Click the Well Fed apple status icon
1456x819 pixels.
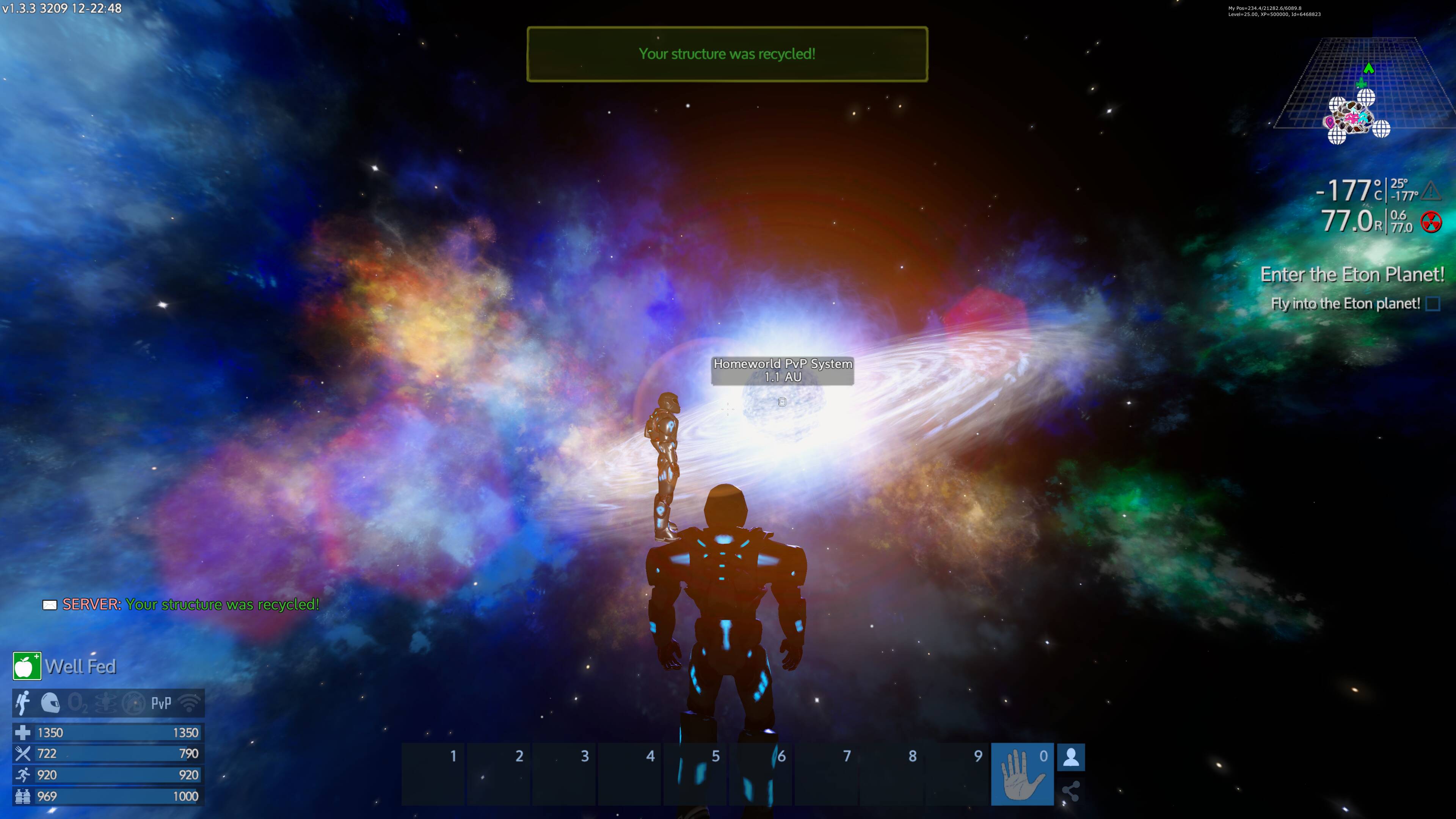[x=27, y=667]
